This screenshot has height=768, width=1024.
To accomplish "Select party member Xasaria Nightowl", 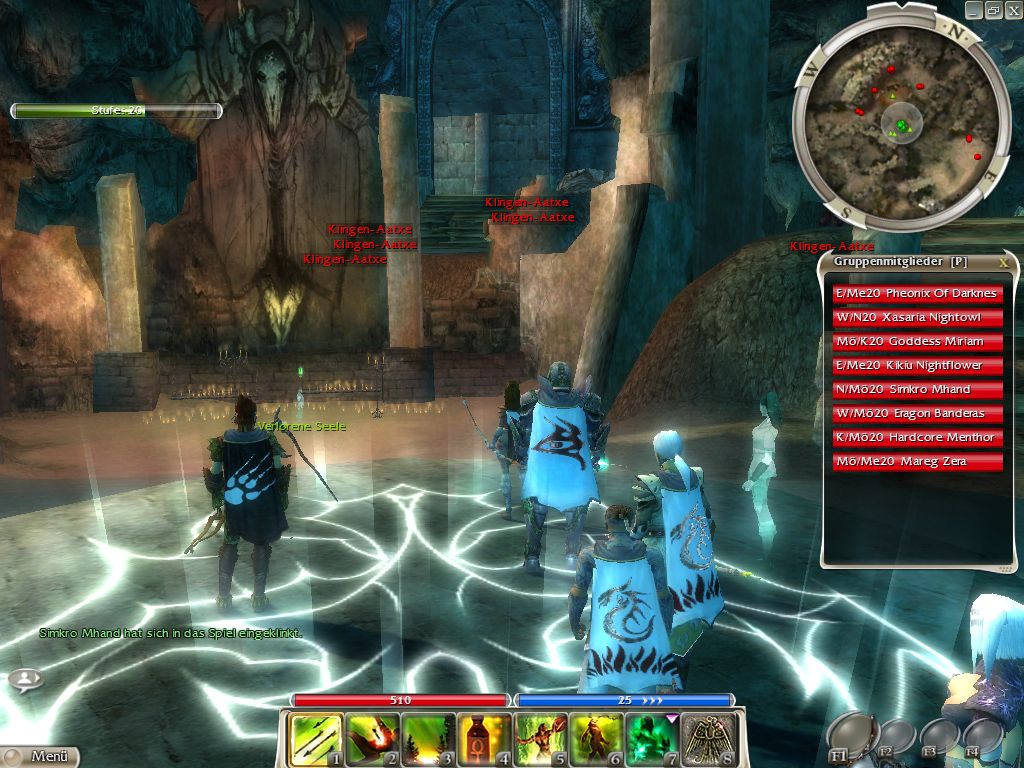I will pos(918,318).
